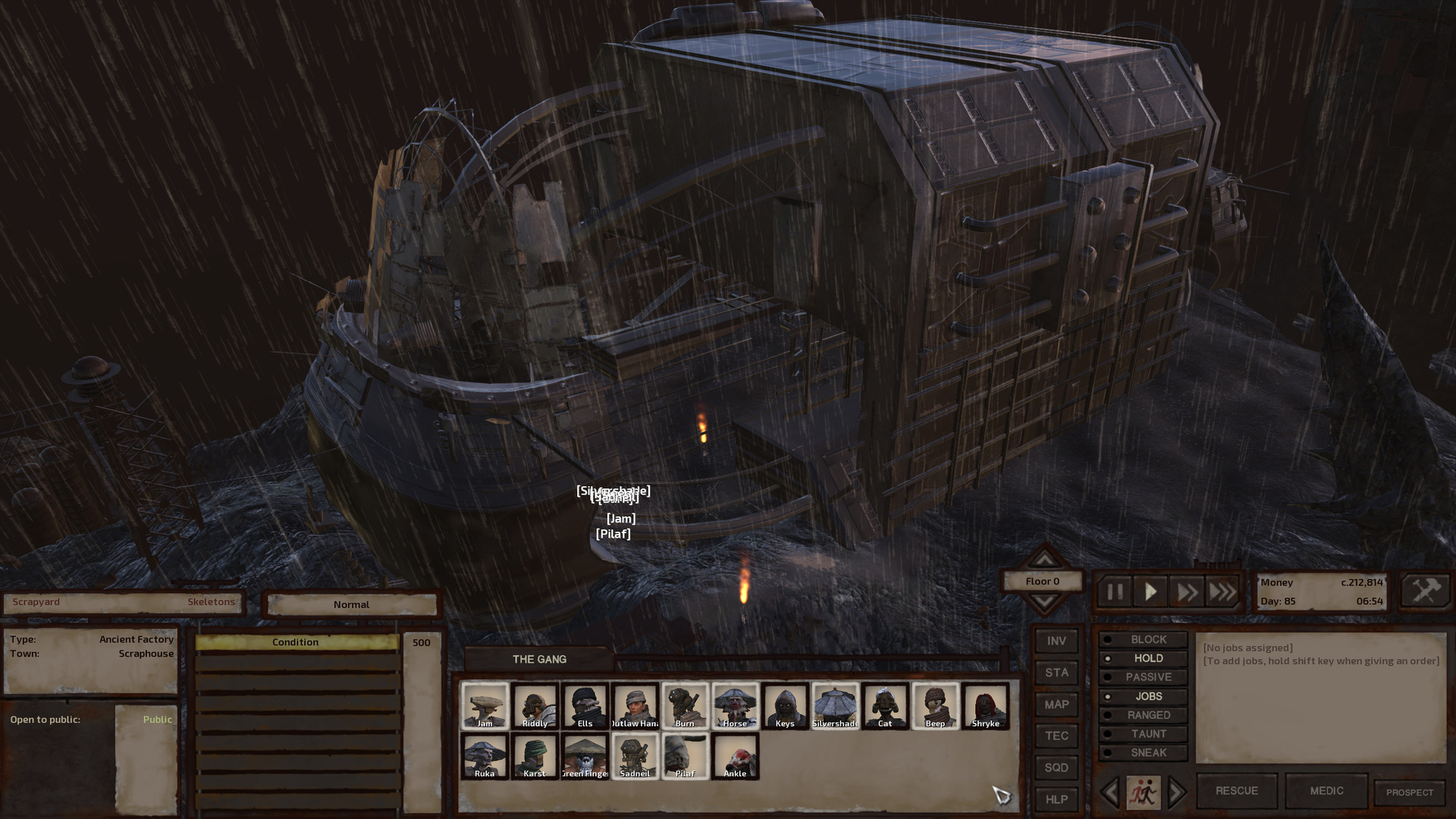The width and height of the screenshot is (1456, 819).
Task: Open the SQD squad panel
Action: [x=1056, y=767]
